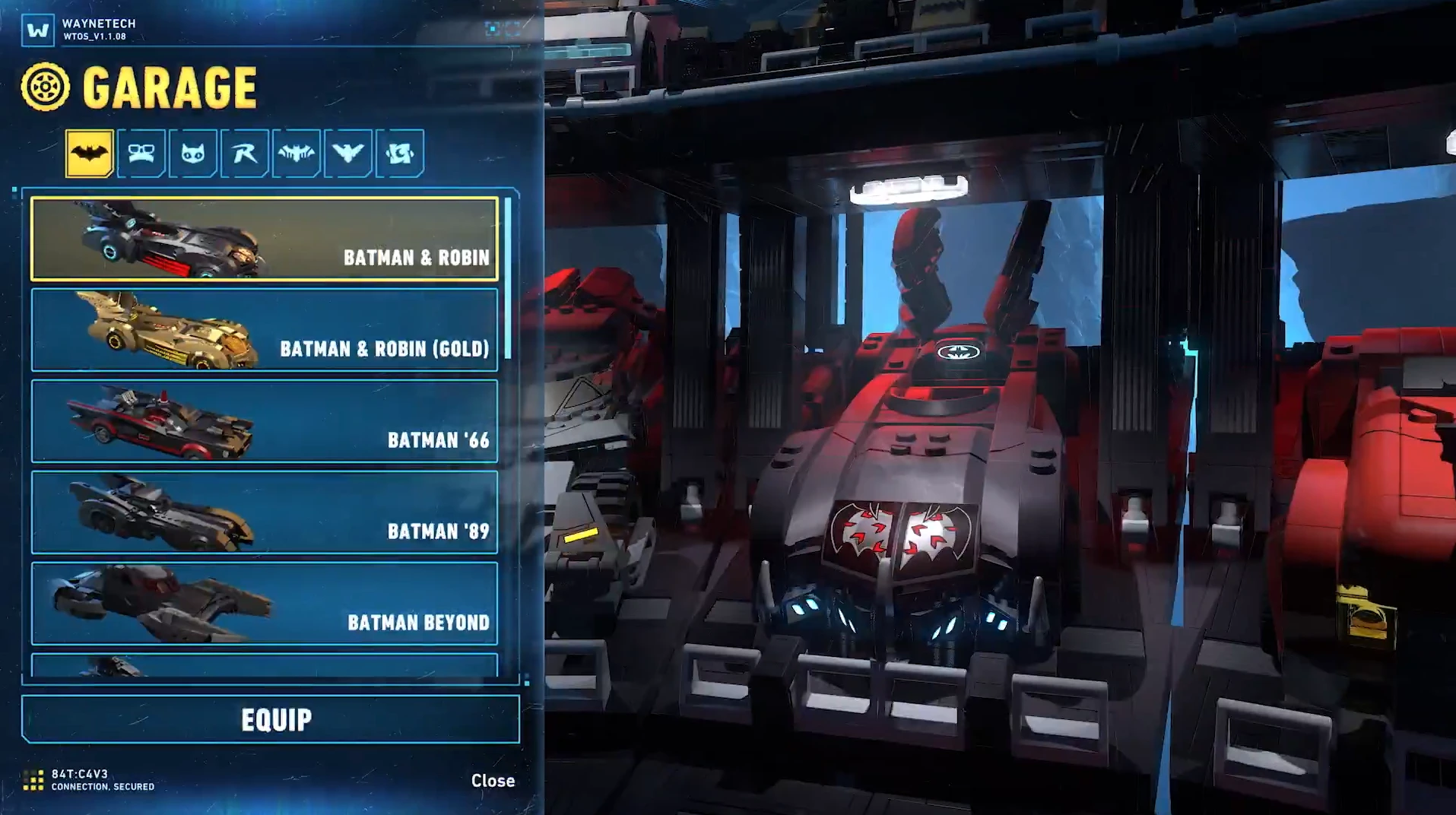Open the glasses and mustache character tab

[x=141, y=154]
